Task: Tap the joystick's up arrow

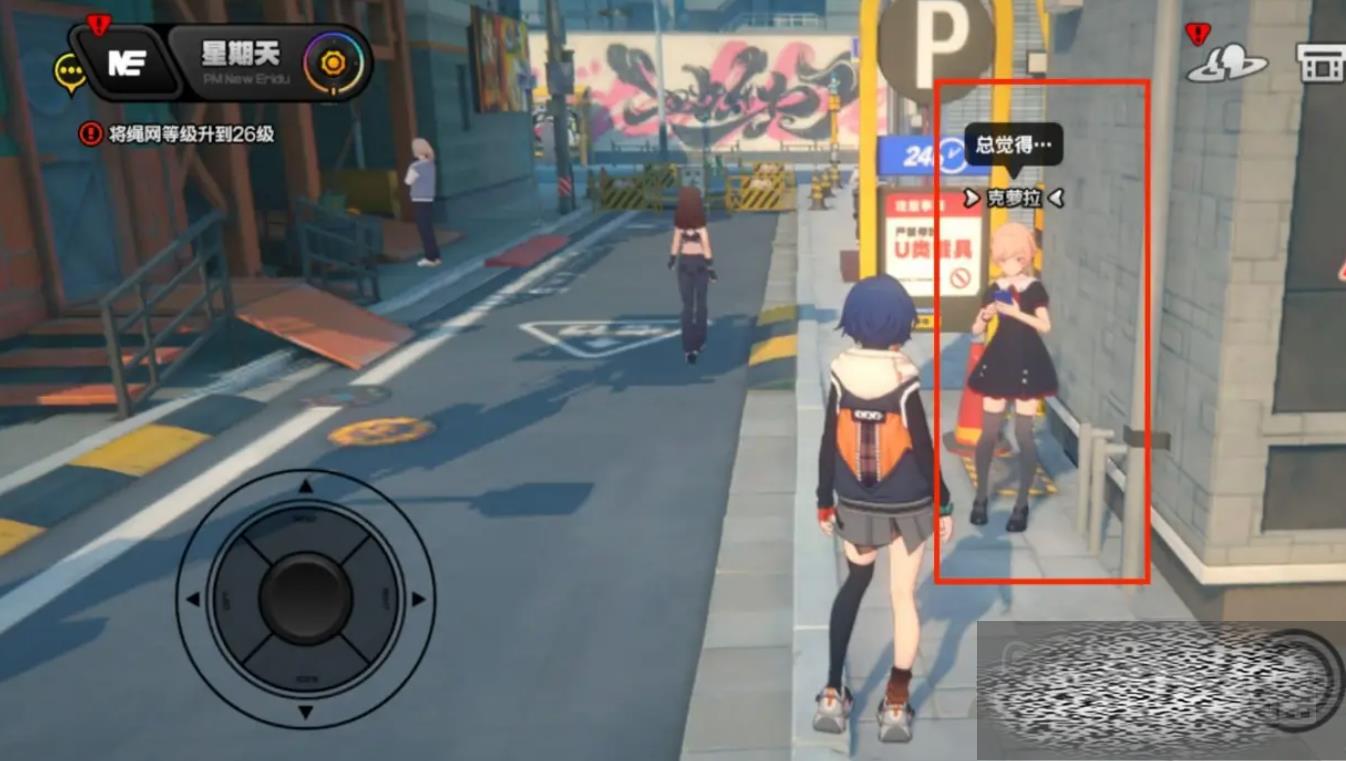Action: tap(306, 487)
